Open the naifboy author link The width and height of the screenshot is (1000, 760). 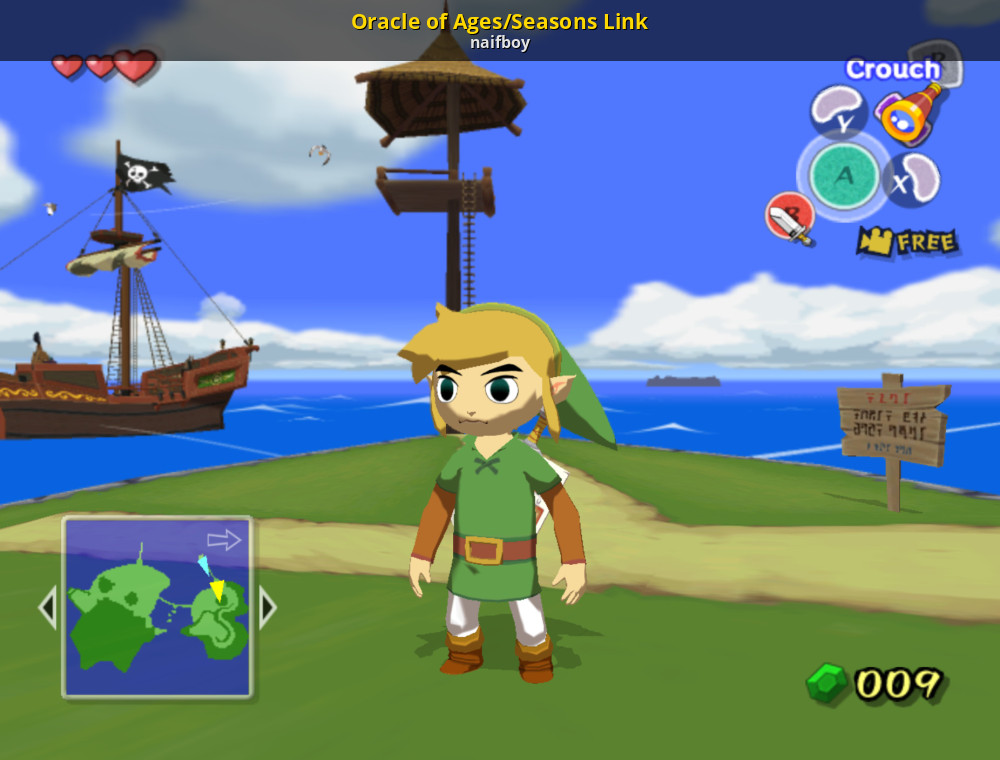tap(499, 43)
